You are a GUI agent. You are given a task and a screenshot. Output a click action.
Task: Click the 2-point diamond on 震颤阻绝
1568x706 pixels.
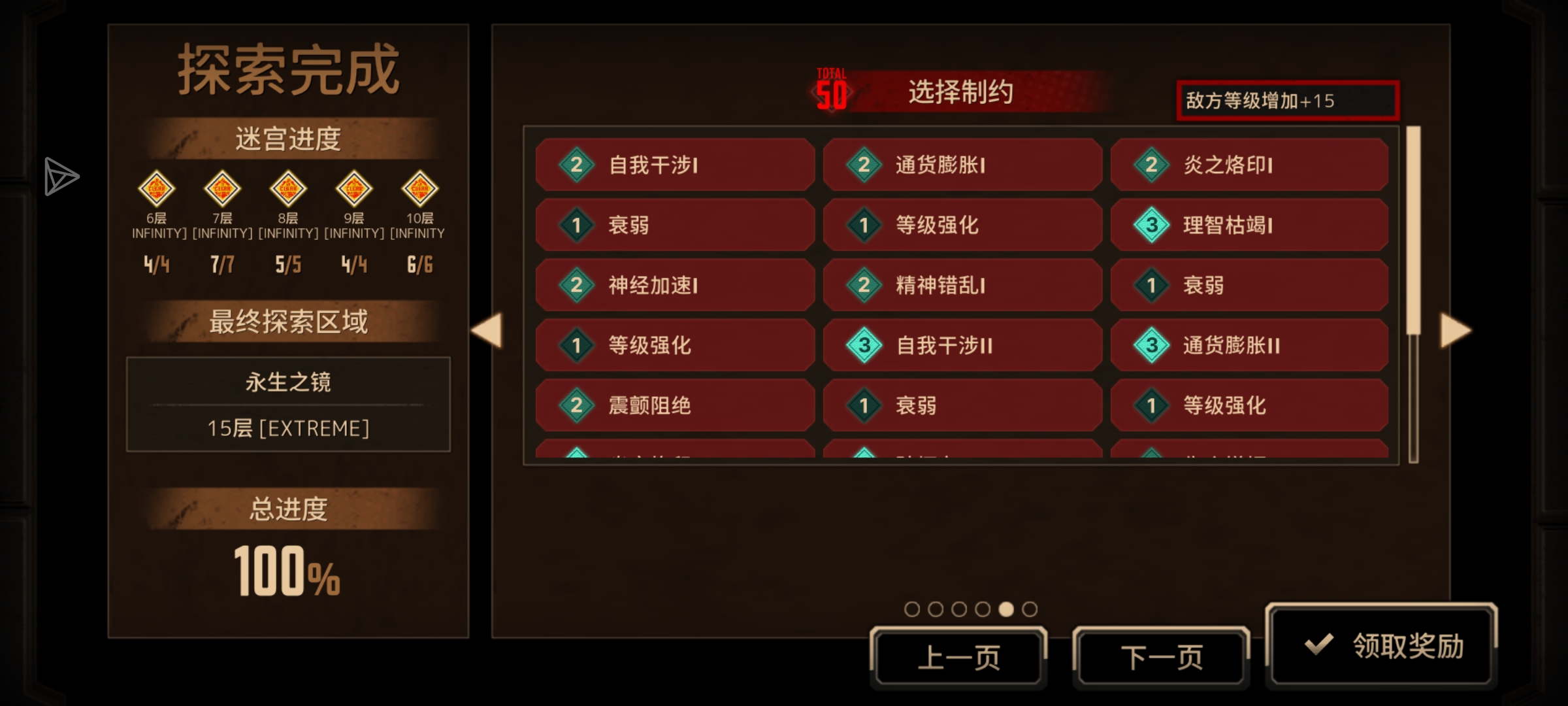point(576,405)
